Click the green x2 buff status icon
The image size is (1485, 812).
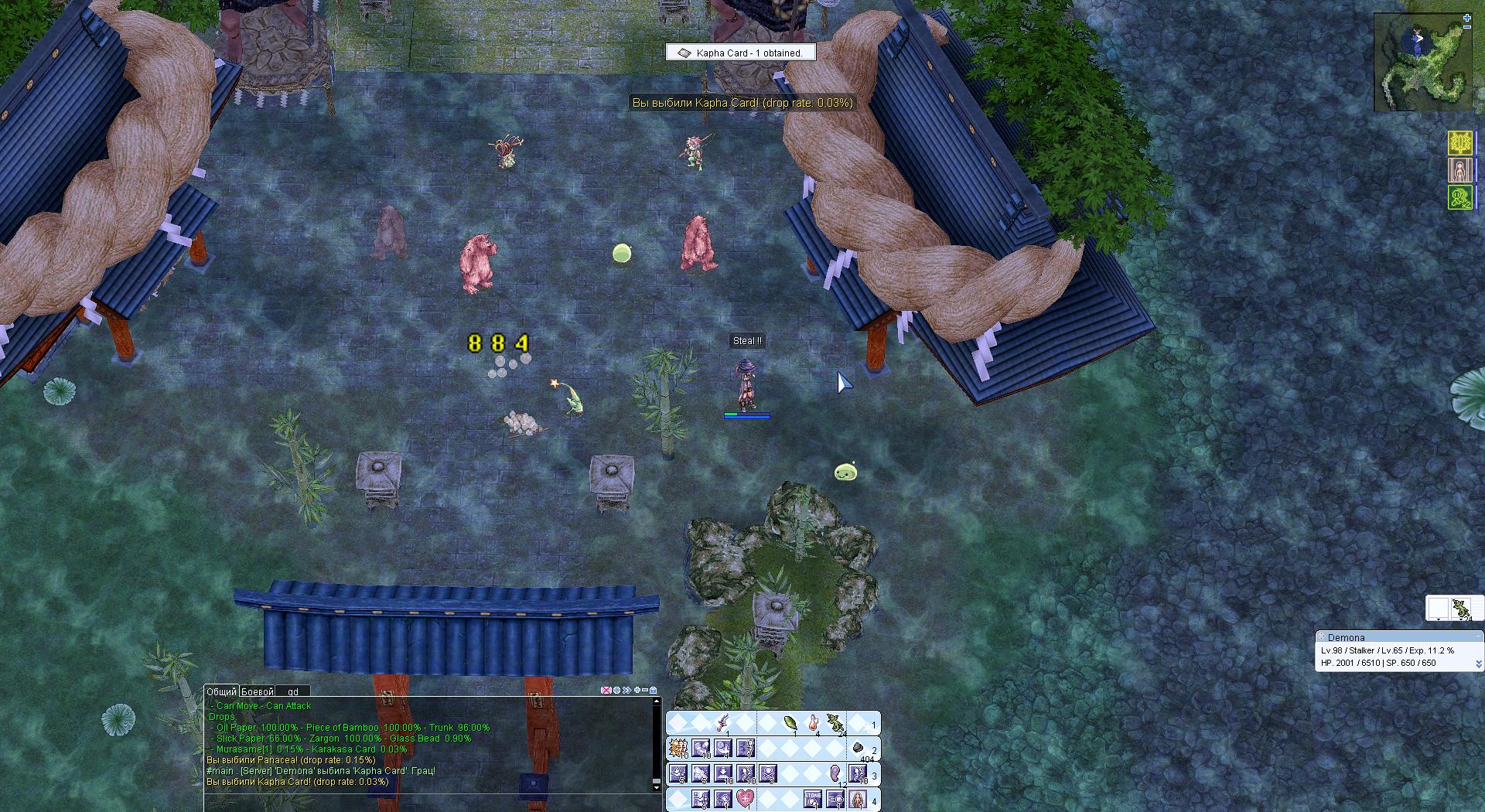click(x=1459, y=196)
